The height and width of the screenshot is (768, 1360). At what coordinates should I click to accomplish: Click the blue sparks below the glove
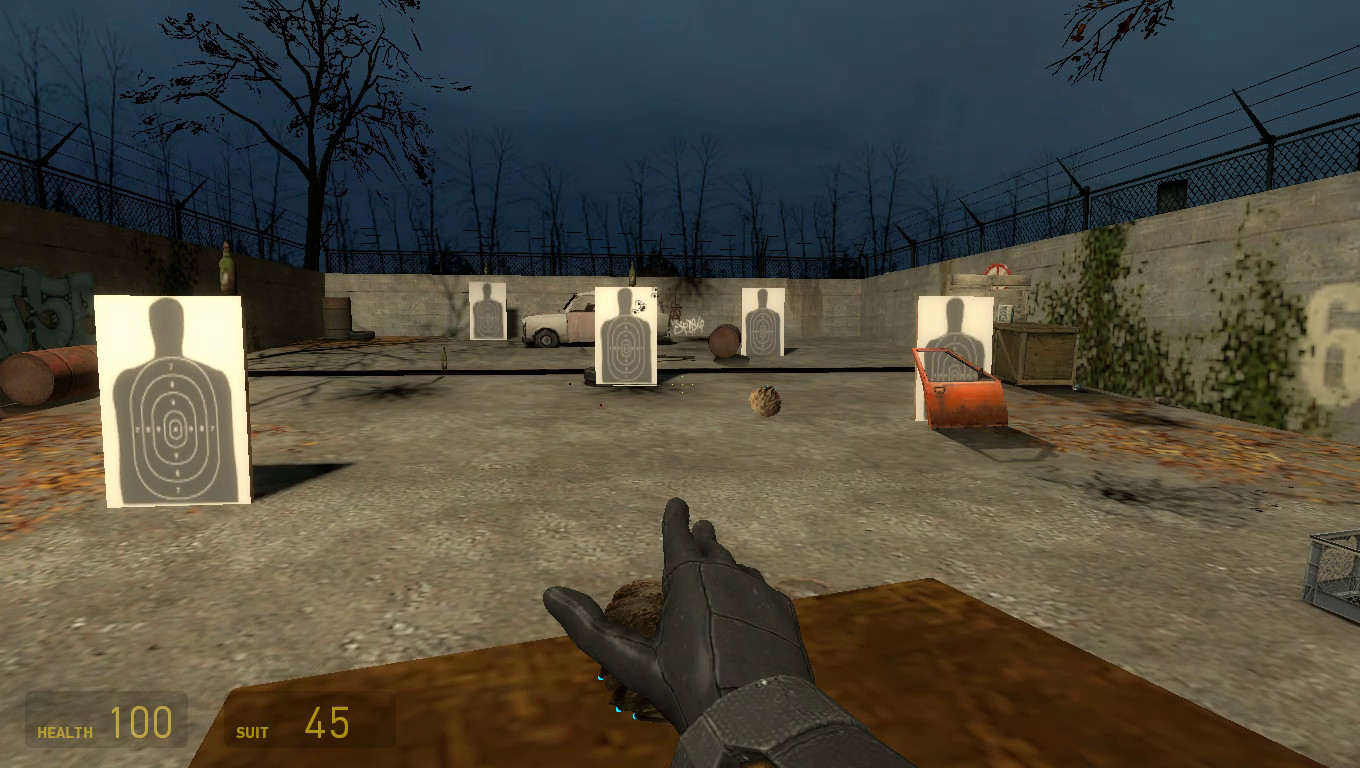[620, 708]
